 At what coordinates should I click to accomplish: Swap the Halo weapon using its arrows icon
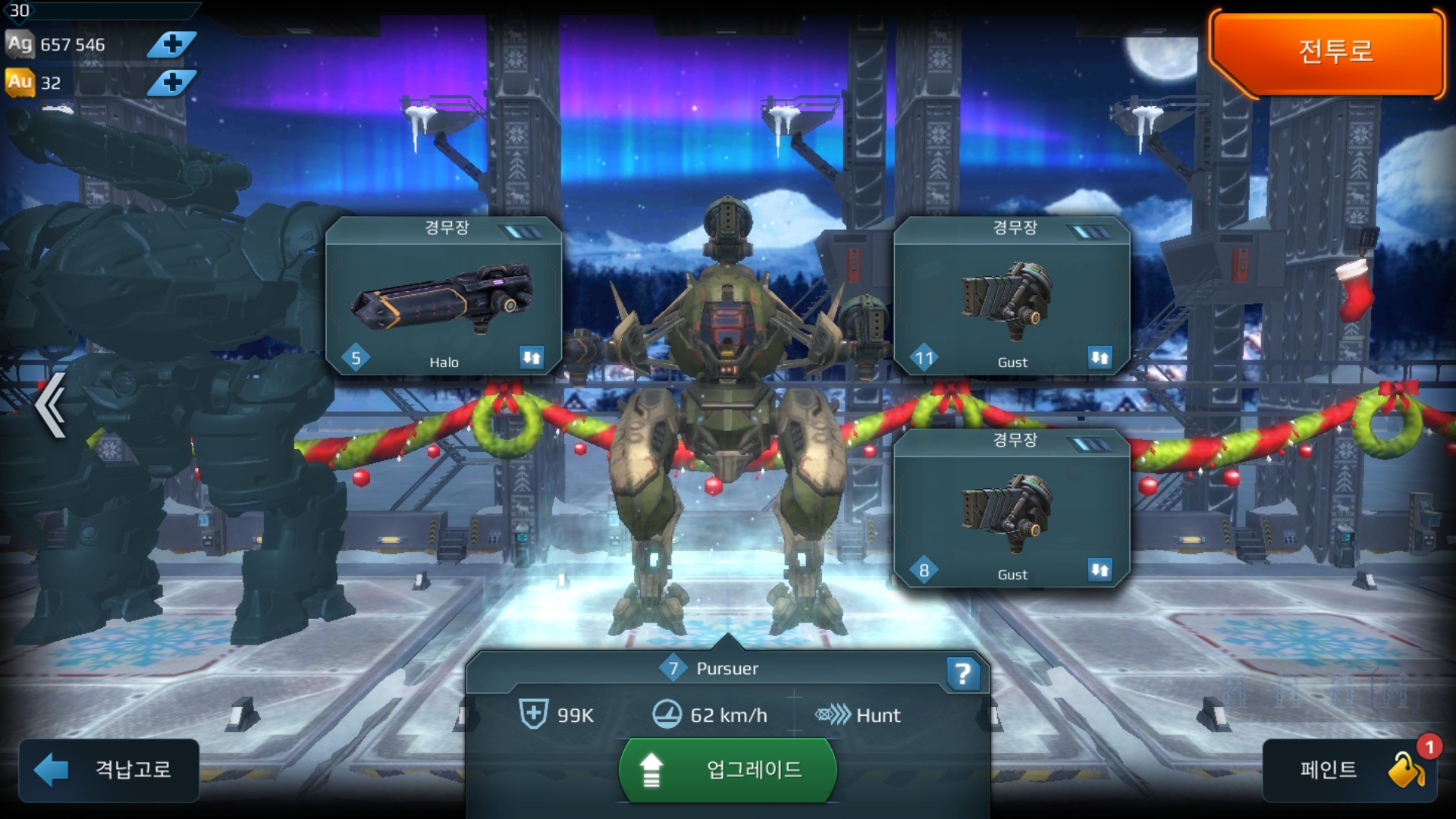pos(532,357)
